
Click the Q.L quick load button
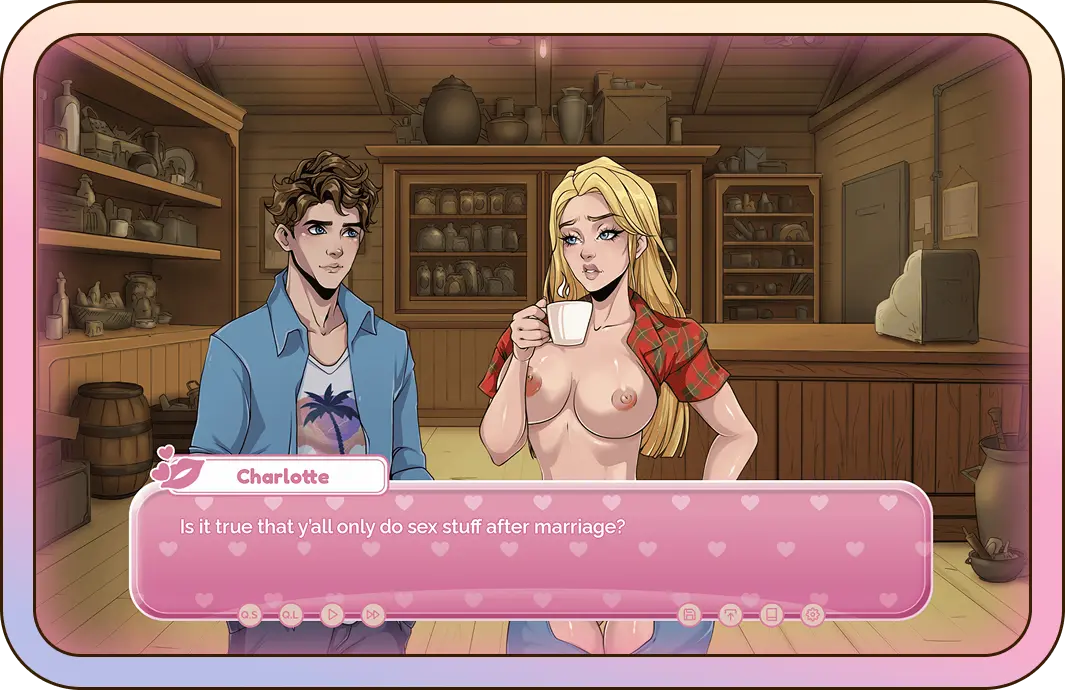tap(291, 615)
